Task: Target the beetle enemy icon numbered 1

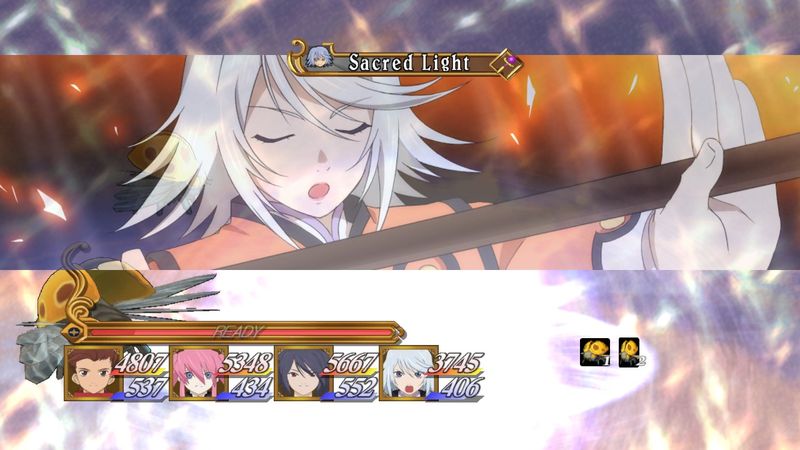Action: point(595,352)
